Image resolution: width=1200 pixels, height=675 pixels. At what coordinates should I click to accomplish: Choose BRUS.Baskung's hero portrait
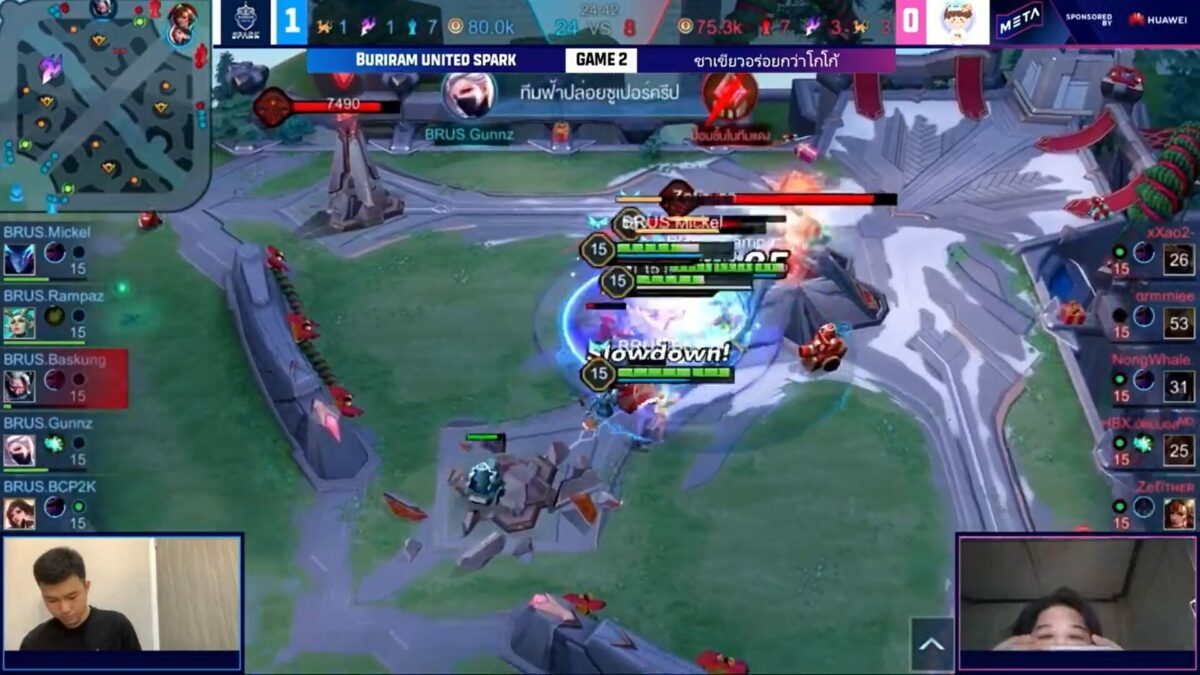tap(18, 386)
